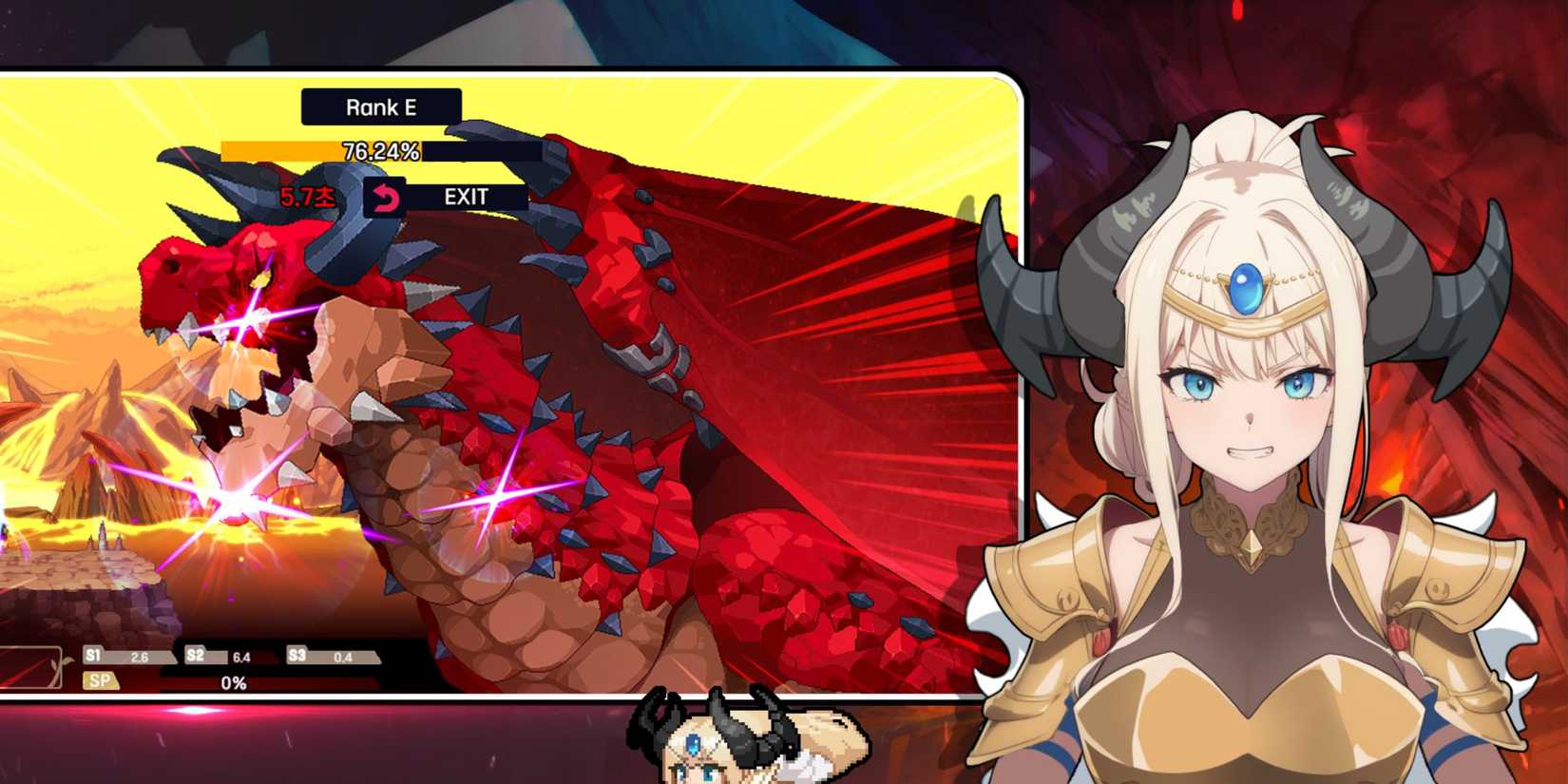This screenshot has width=1568, height=784.
Task: Tap the yellow SP gauge icon
Action: [x=101, y=679]
